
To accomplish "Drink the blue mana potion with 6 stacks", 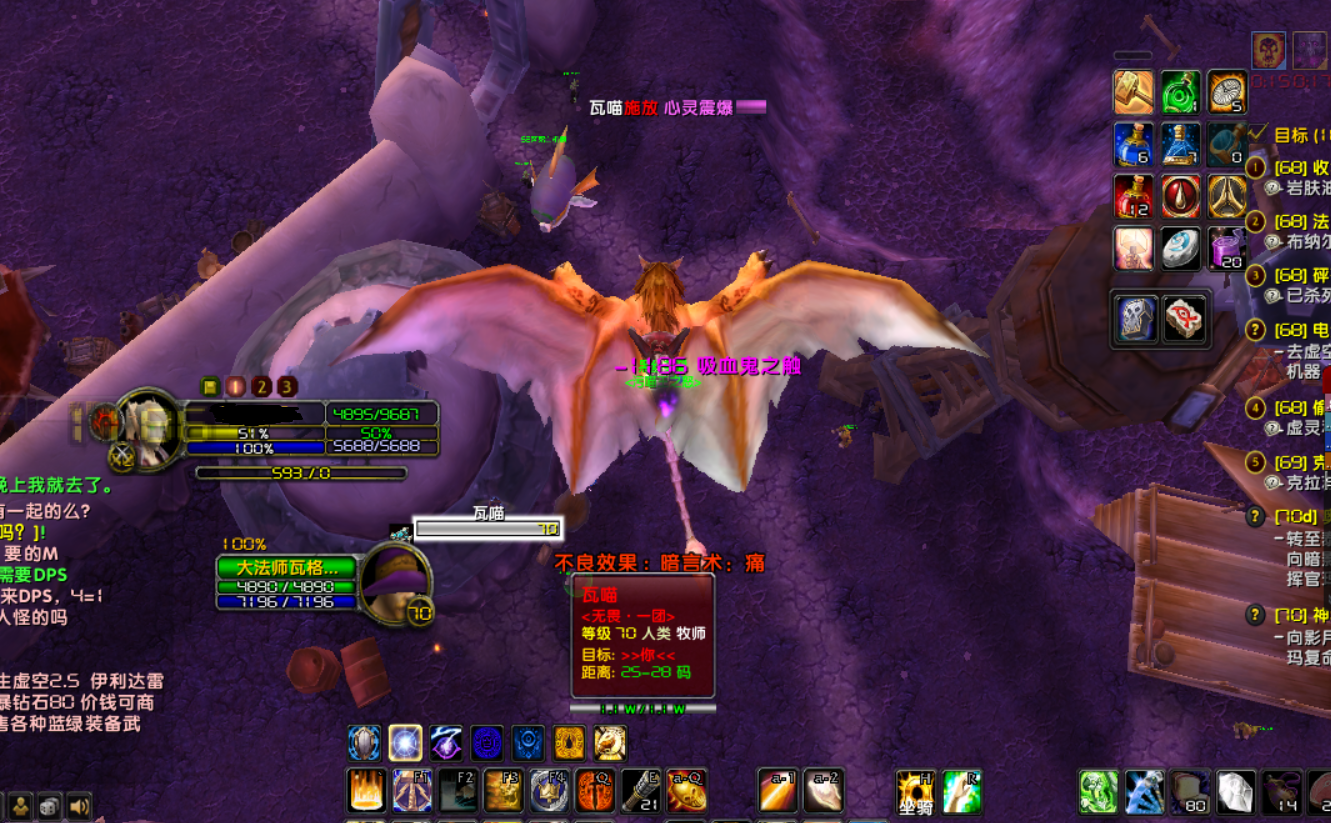I will [1134, 145].
